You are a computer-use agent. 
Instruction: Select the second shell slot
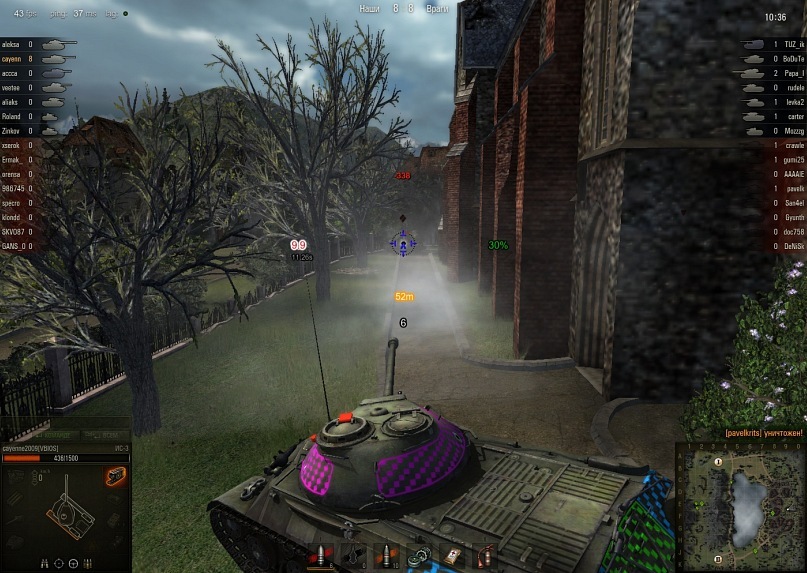coord(354,555)
